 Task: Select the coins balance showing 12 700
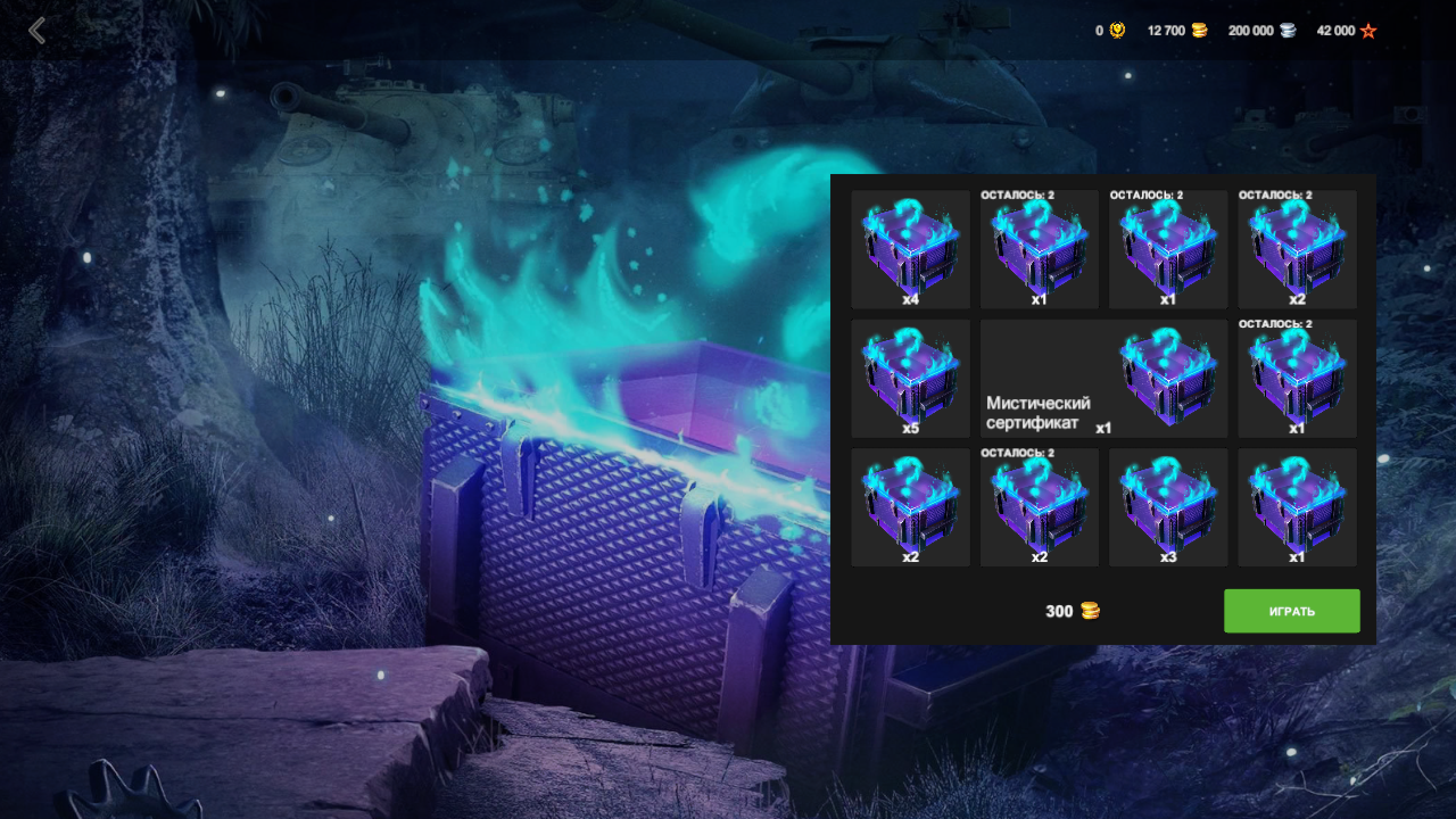1165,31
